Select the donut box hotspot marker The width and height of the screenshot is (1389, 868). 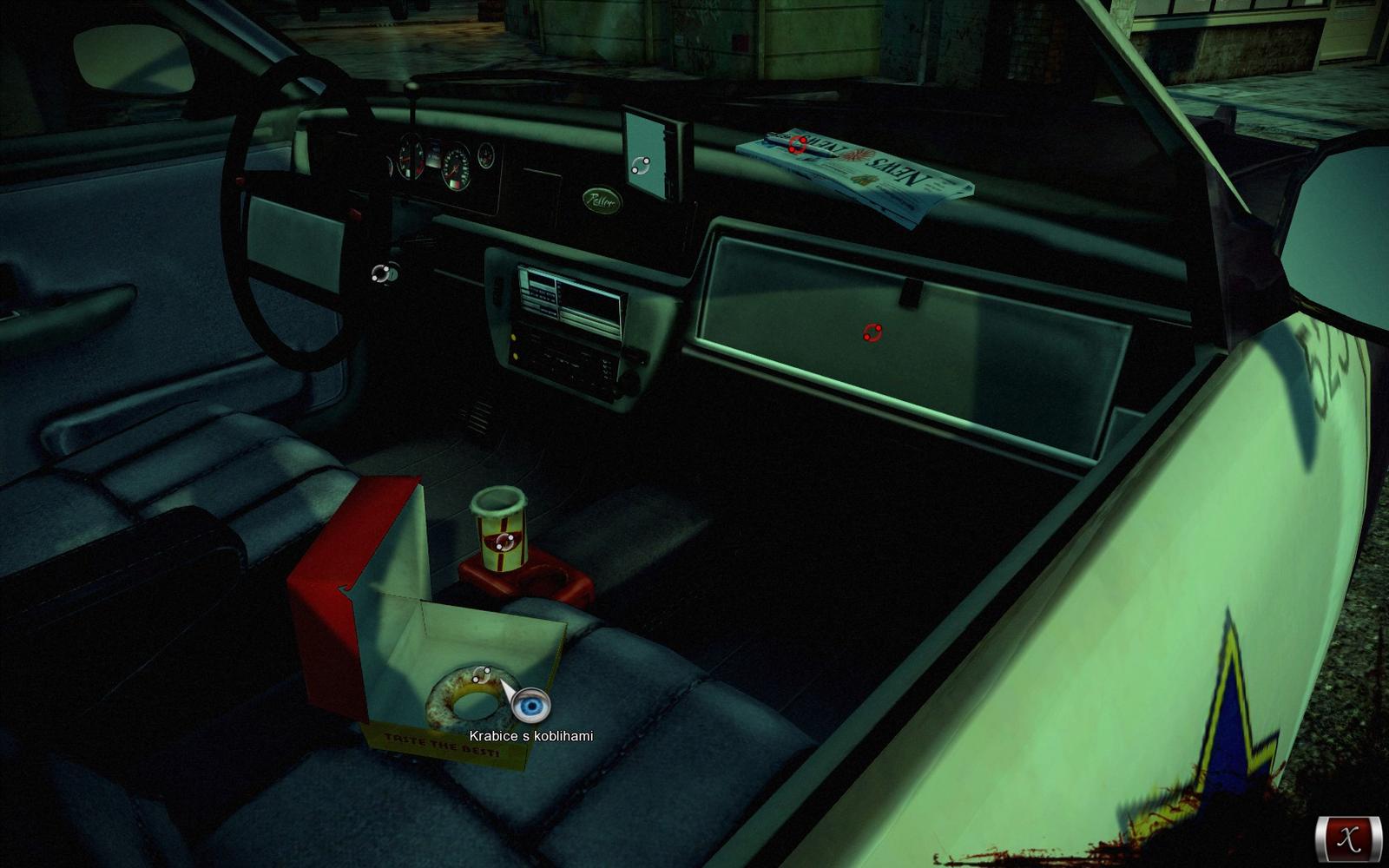coord(482,674)
